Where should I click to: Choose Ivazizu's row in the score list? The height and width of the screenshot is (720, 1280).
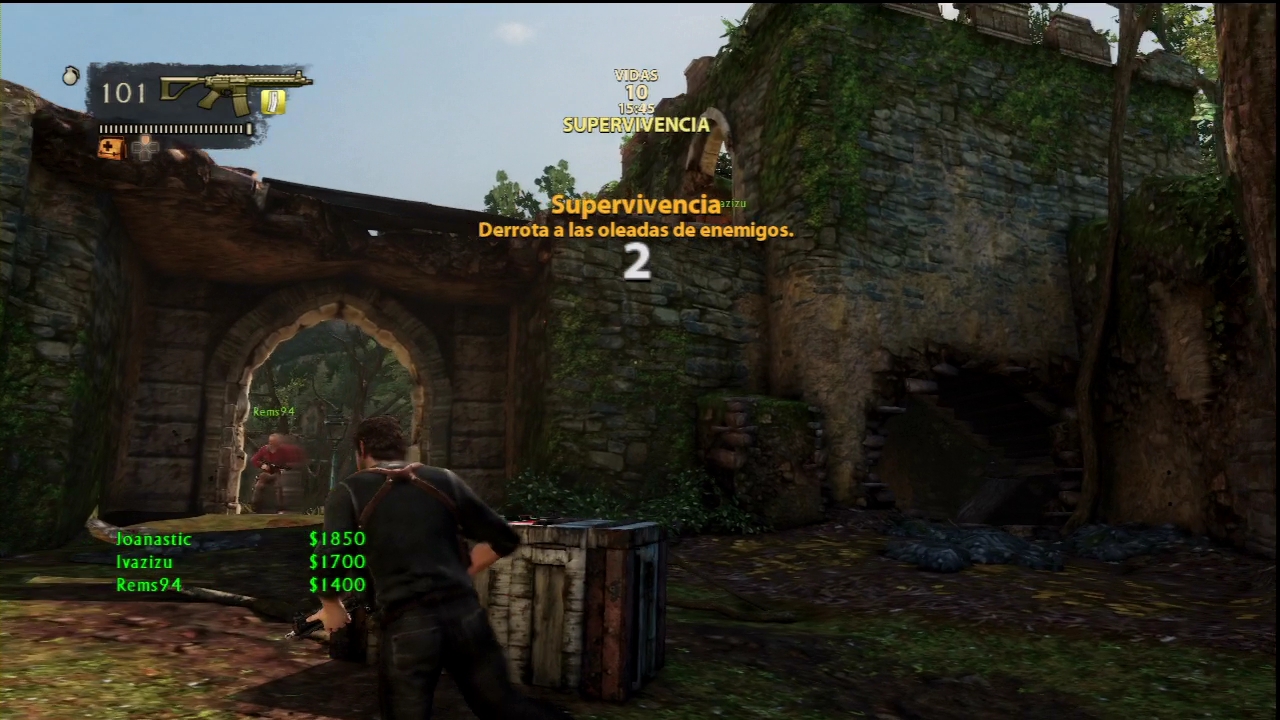(x=240, y=562)
